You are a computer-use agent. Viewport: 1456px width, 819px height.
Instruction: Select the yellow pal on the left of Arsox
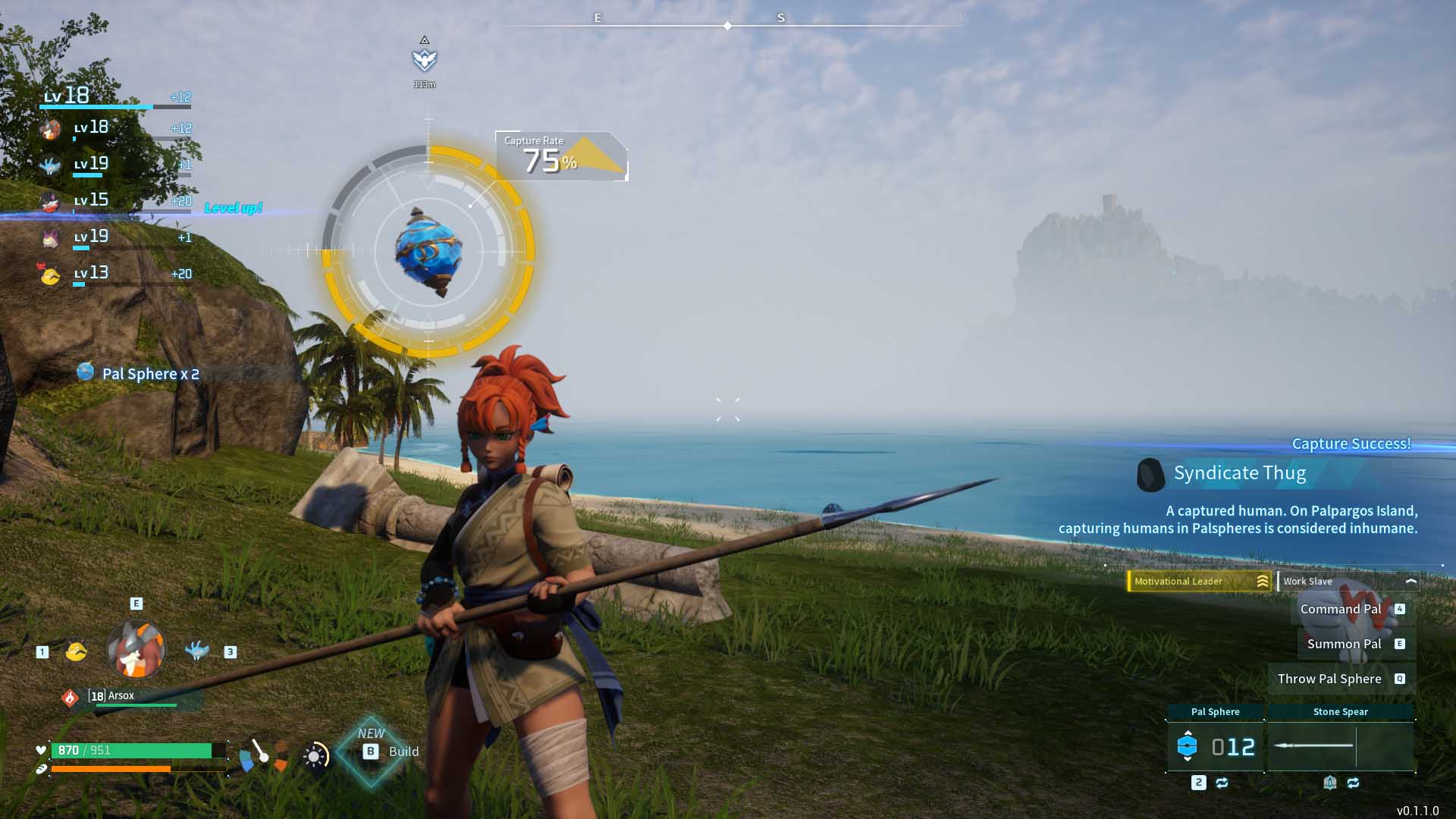point(76,651)
